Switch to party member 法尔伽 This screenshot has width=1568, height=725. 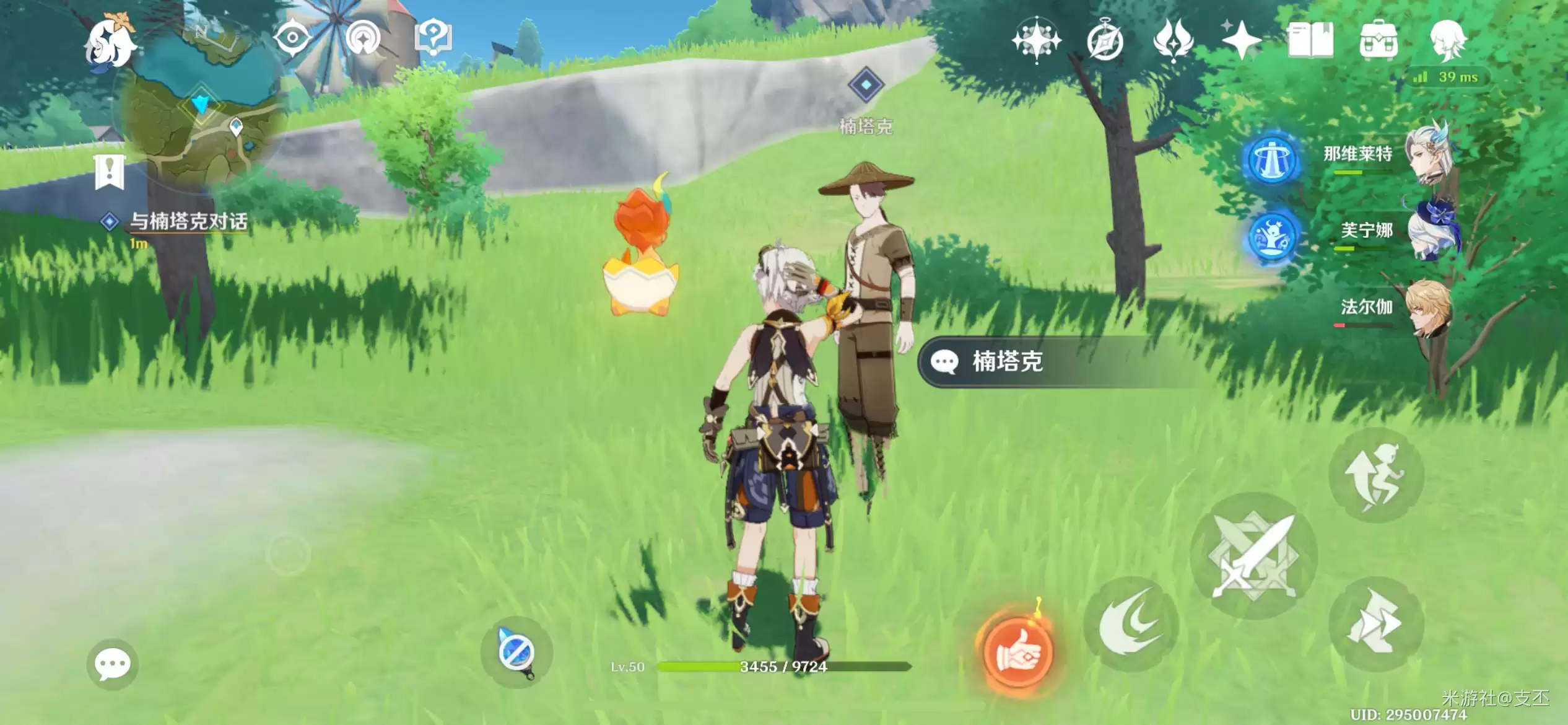(1393, 308)
